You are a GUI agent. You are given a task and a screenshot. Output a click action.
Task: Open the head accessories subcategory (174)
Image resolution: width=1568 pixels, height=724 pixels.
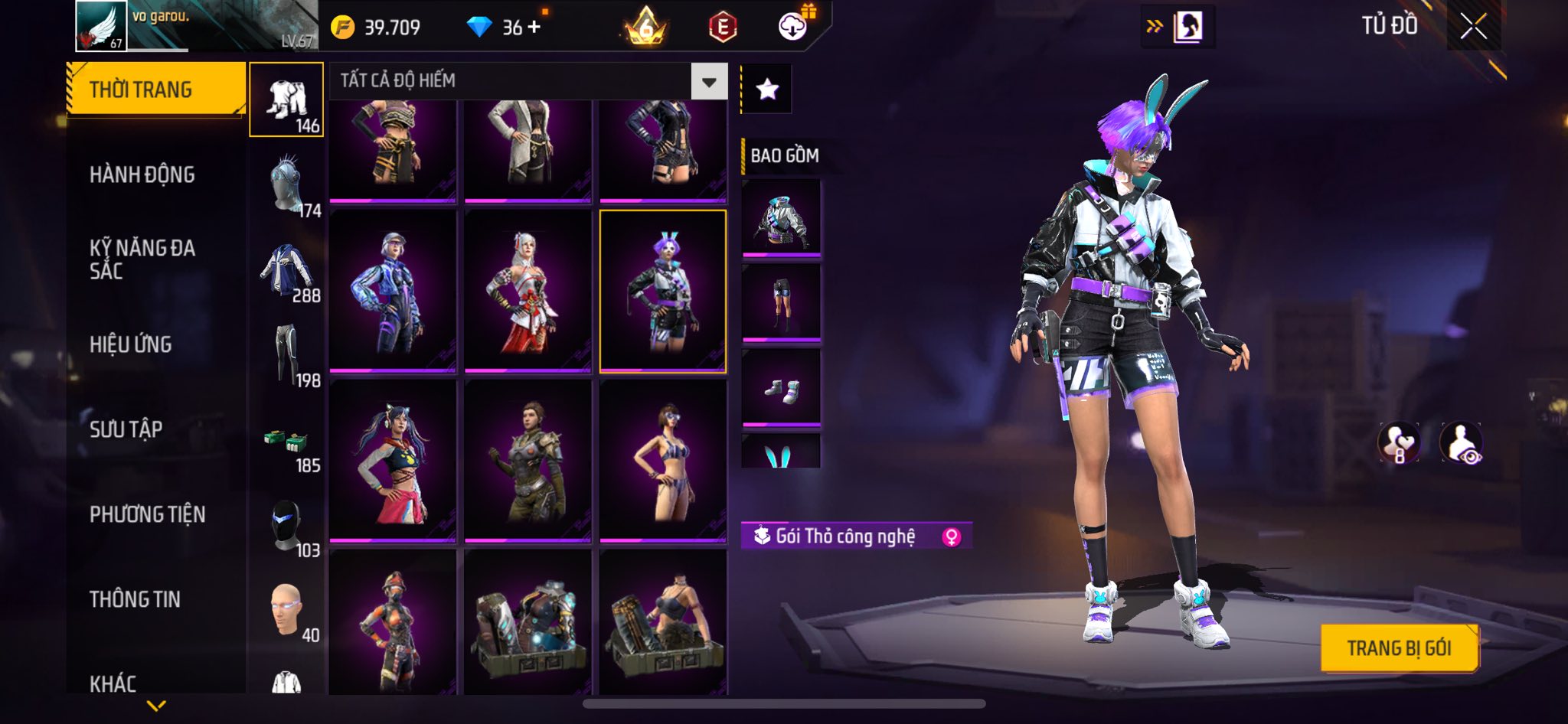[288, 185]
